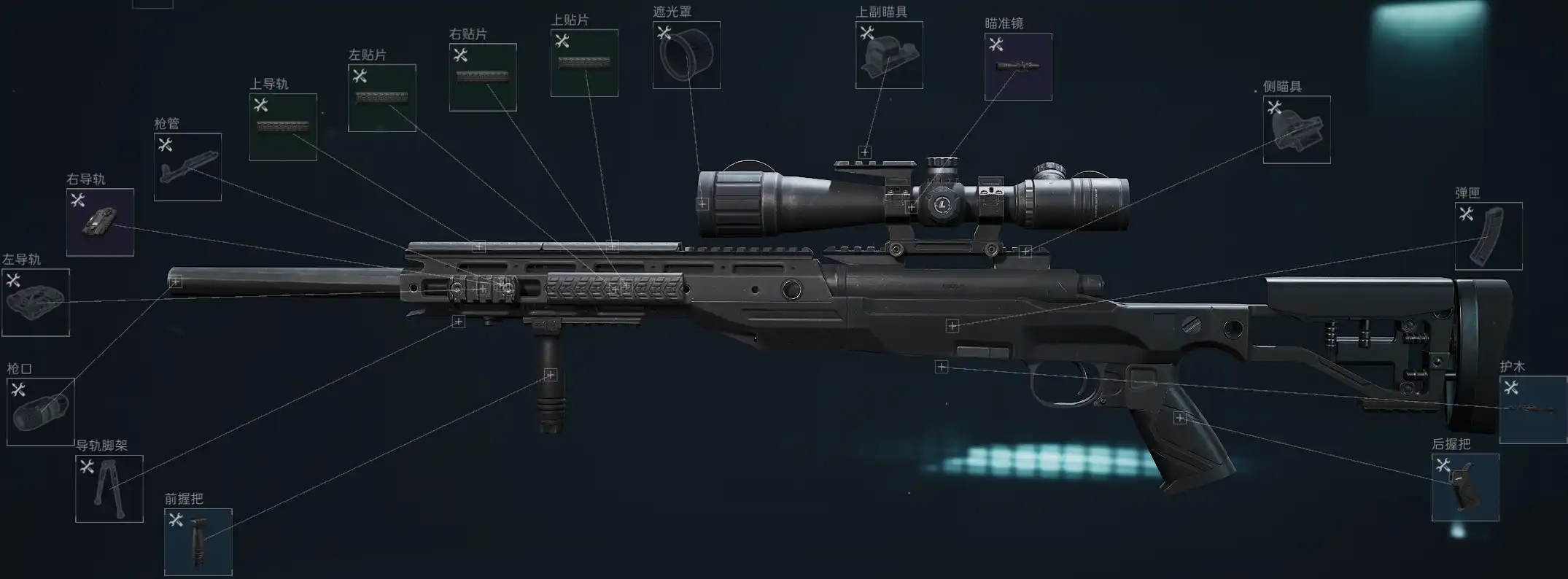
Task: Choose the 导轨脚架 rail bipod slot
Action: [x=109, y=489]
